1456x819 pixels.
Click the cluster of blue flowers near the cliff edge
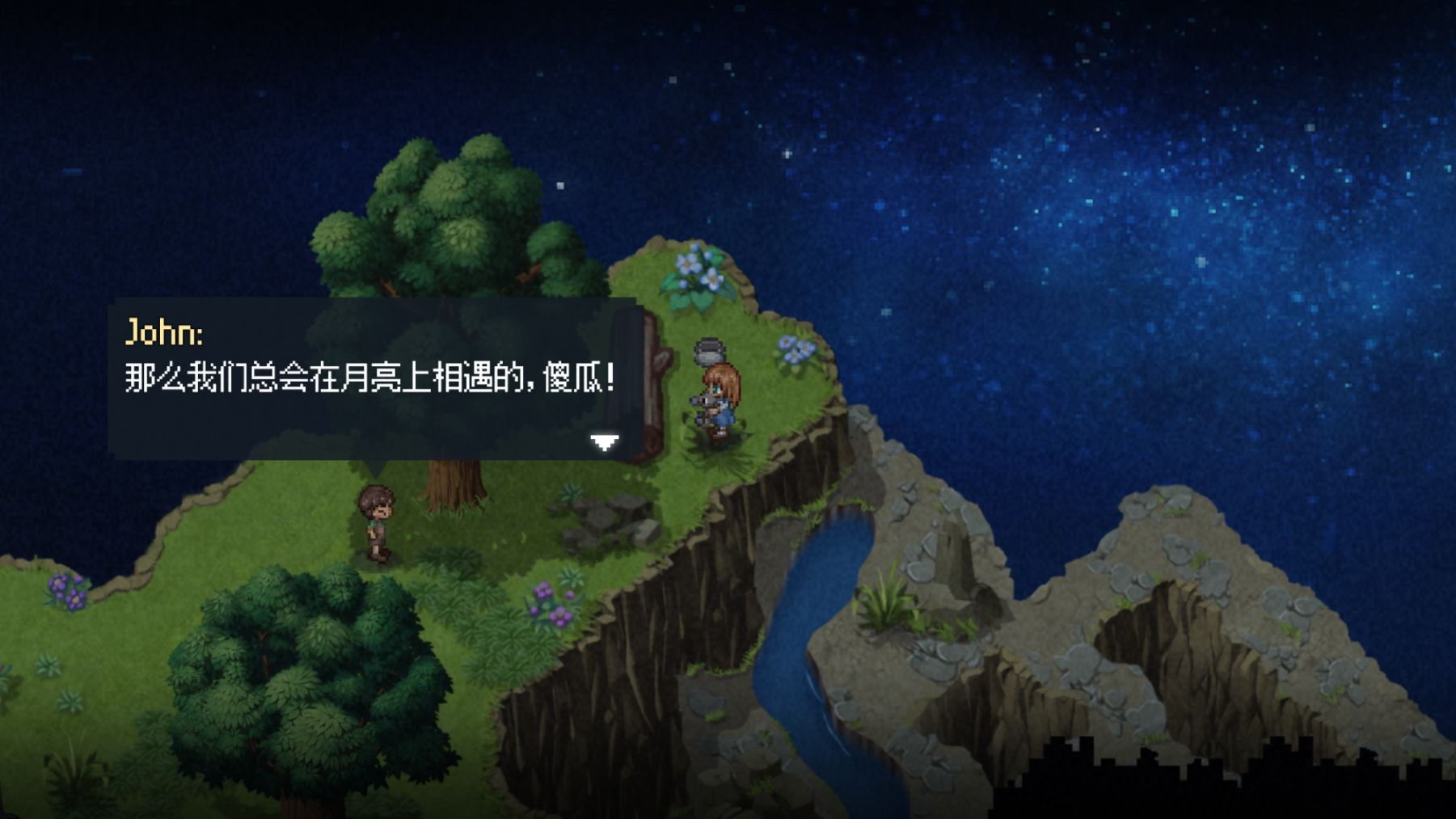pyautogui.click(x=796, y=349)
